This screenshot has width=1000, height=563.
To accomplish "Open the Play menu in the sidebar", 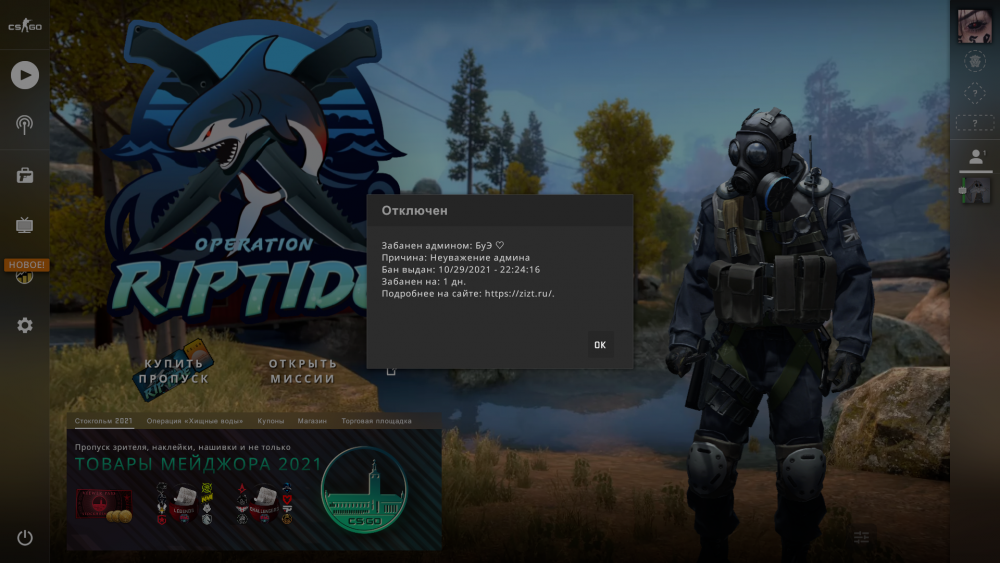I will (25, 75).
